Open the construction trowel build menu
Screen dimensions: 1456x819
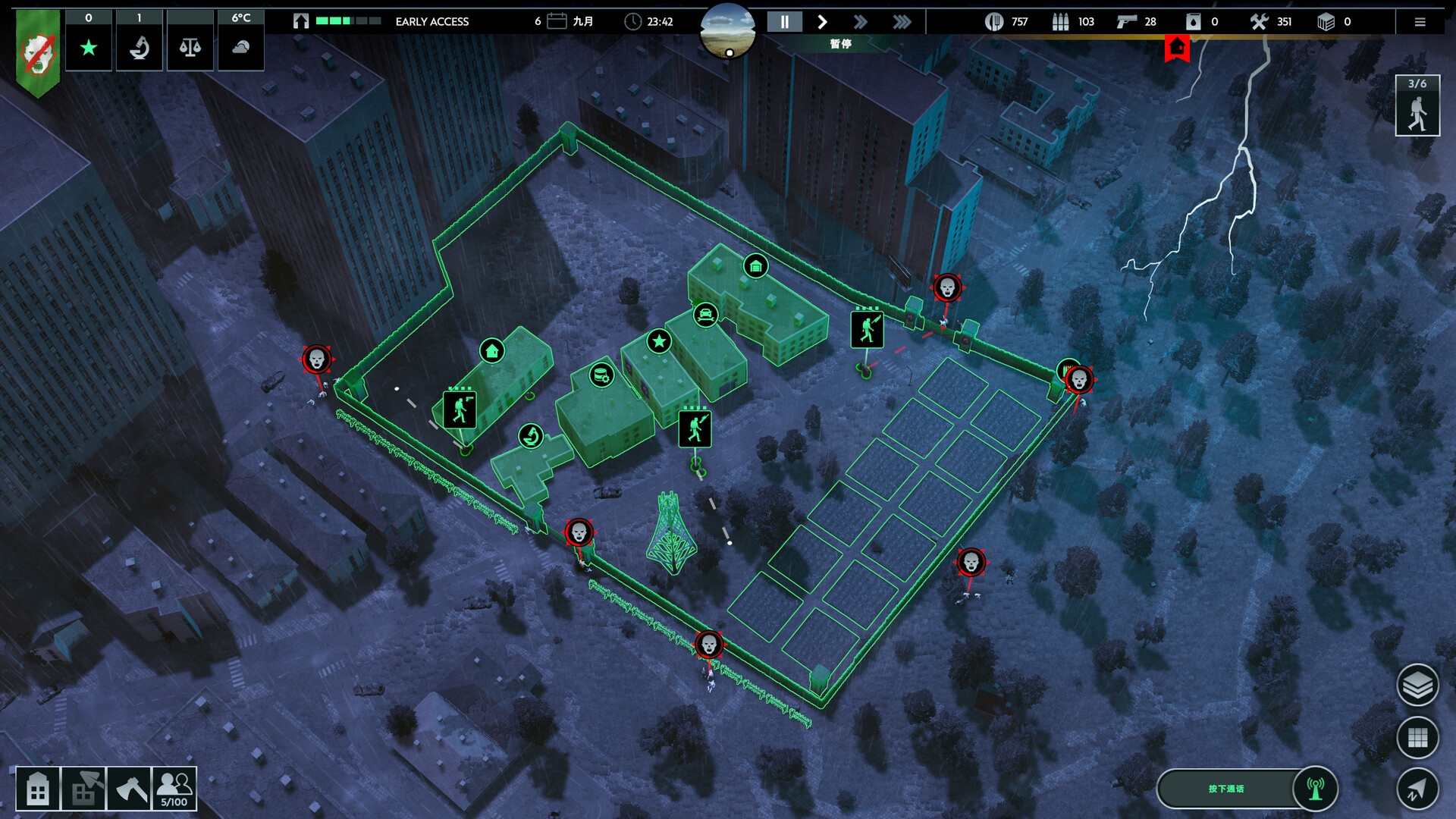coord(83,789)
